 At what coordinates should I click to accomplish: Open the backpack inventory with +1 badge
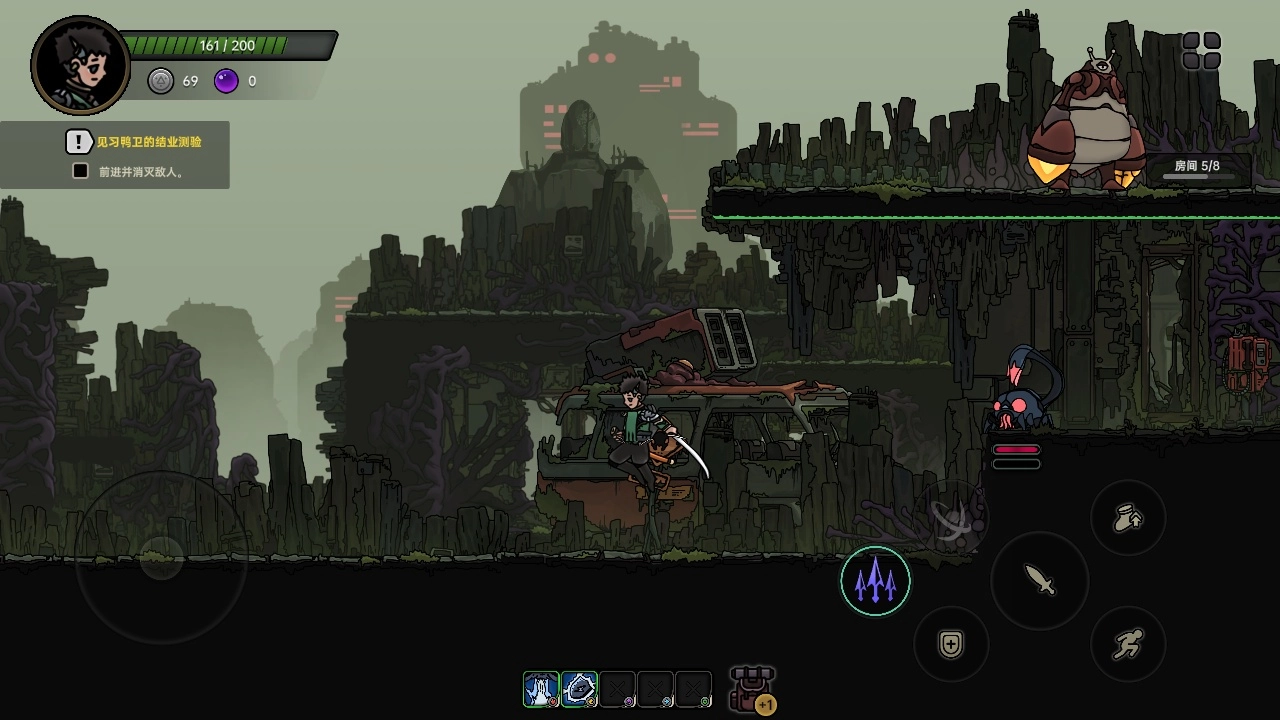(x=752, y=690)
